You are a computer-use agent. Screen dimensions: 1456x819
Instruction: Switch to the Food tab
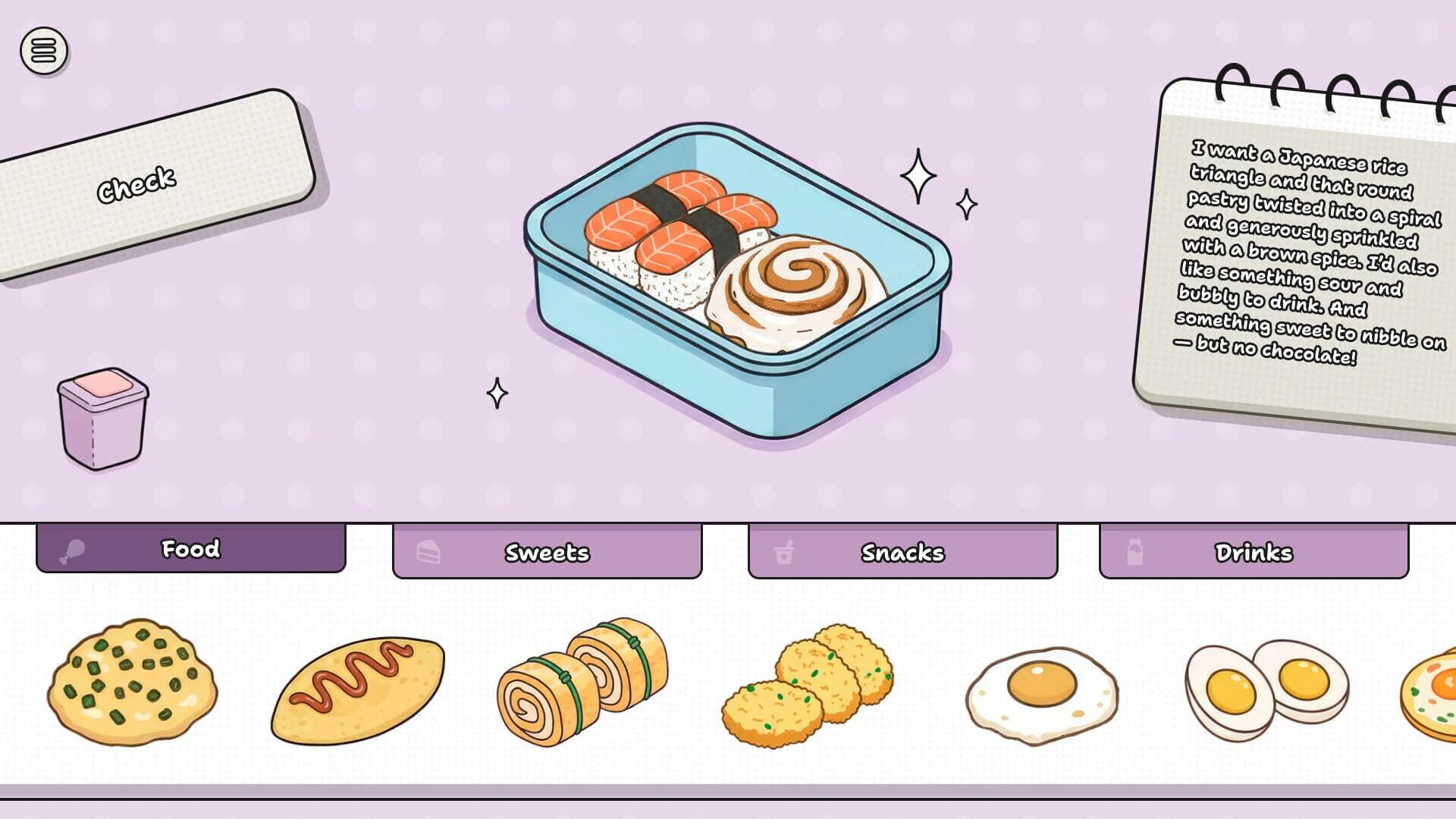point(190,549)
